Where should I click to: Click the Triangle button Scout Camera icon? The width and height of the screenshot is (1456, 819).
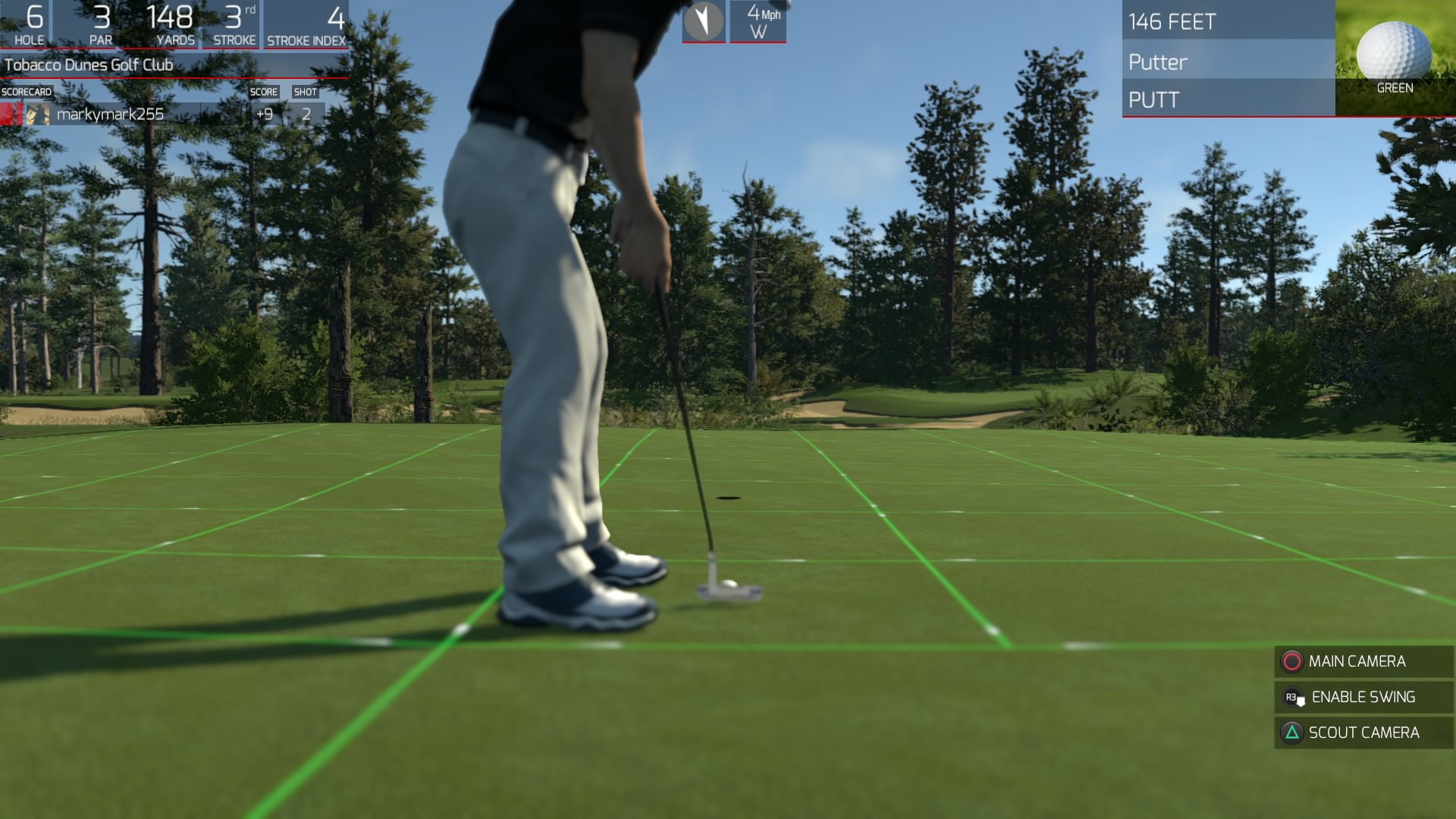click(x=1293, y=733)
